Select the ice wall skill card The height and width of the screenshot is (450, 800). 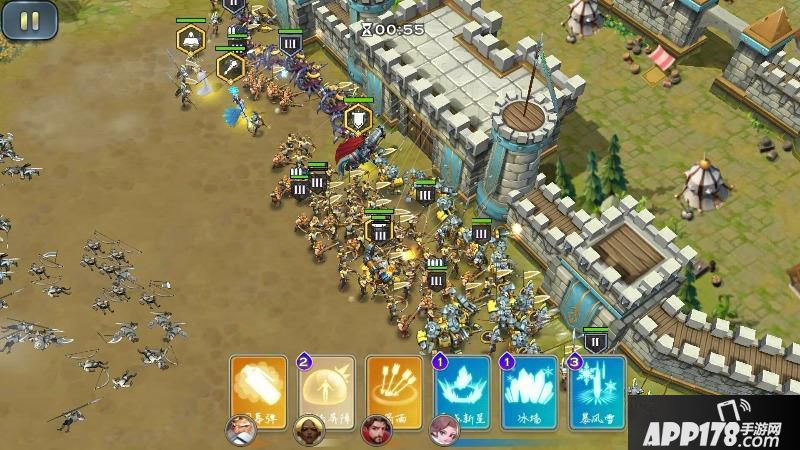[x=530, y=386]
